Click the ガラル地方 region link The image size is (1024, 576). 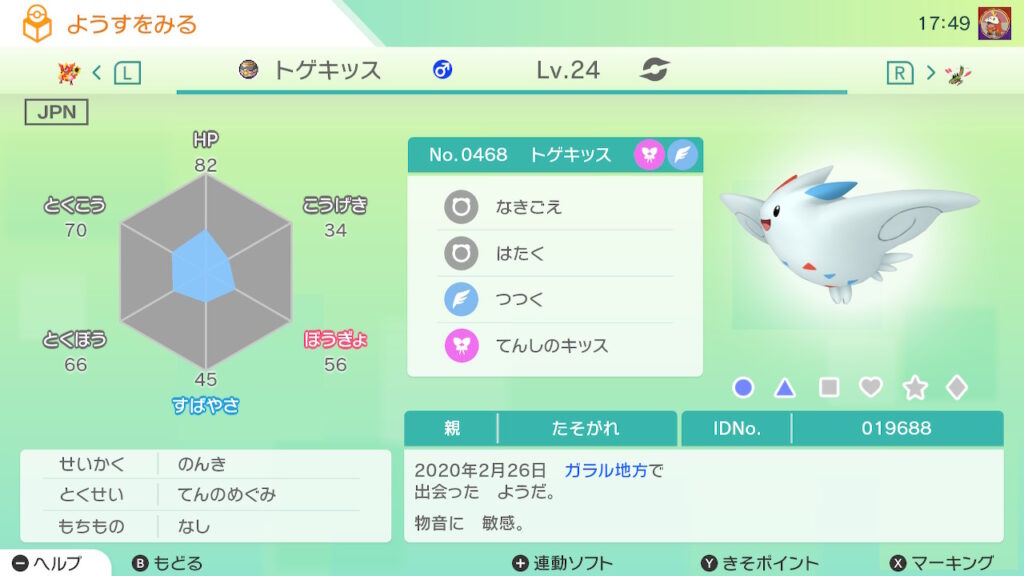606,470
